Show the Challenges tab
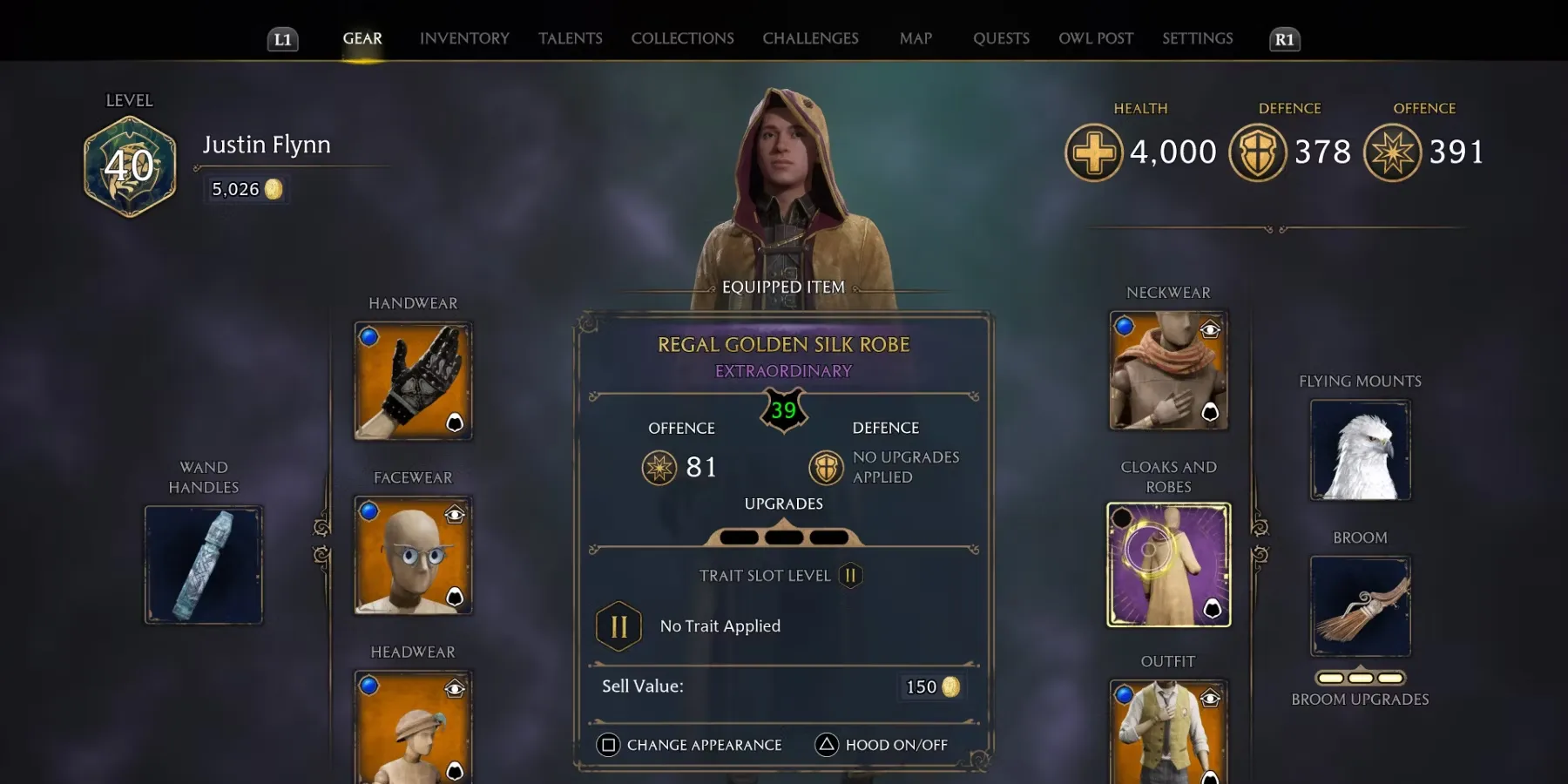This screenshot has width=1568, height=784. click(810, 38)
